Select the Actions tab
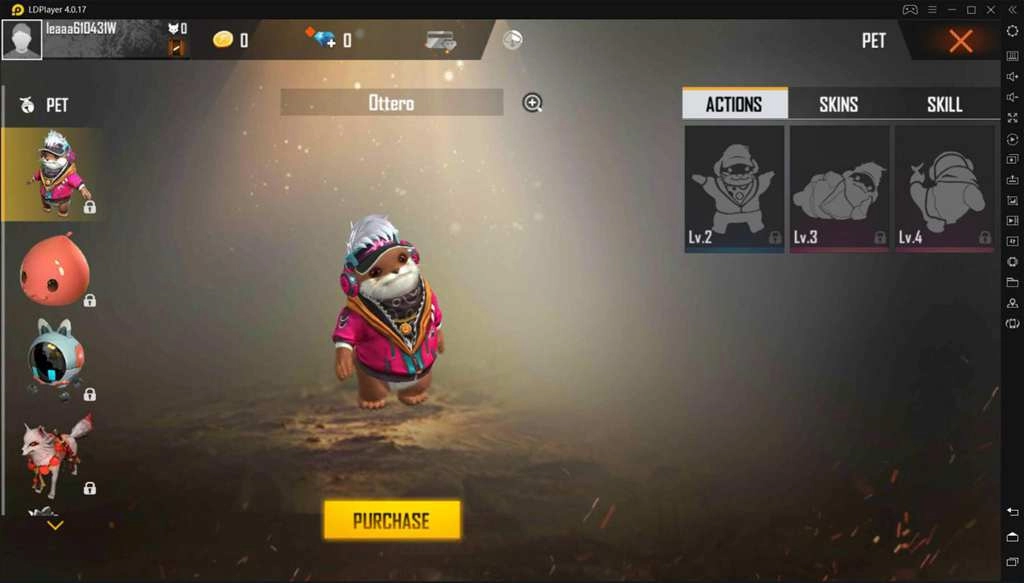Image resolution: width=1024 pixels, height=583 pixels. pos(734,104)
